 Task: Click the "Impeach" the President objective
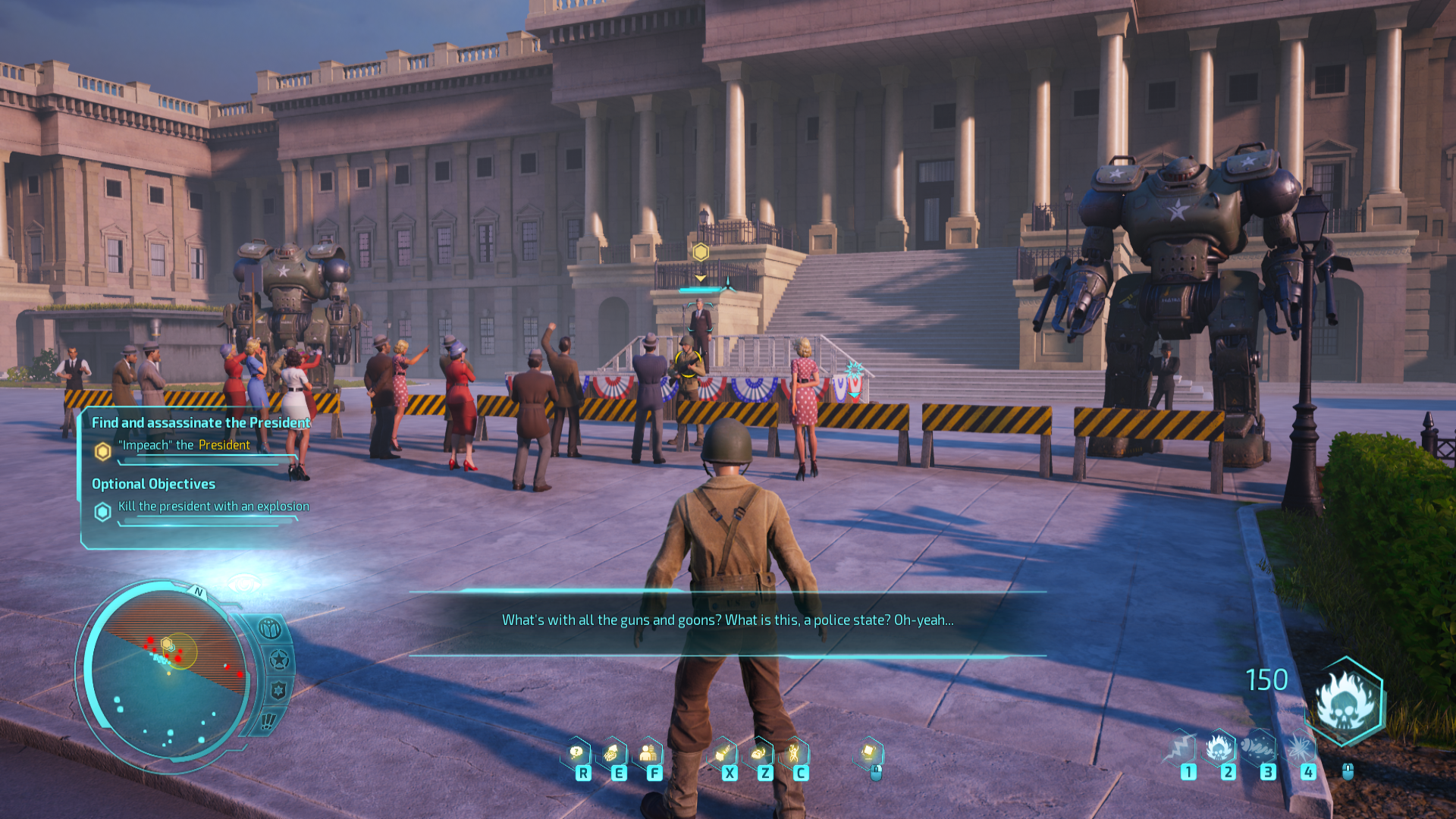(186, 445)
